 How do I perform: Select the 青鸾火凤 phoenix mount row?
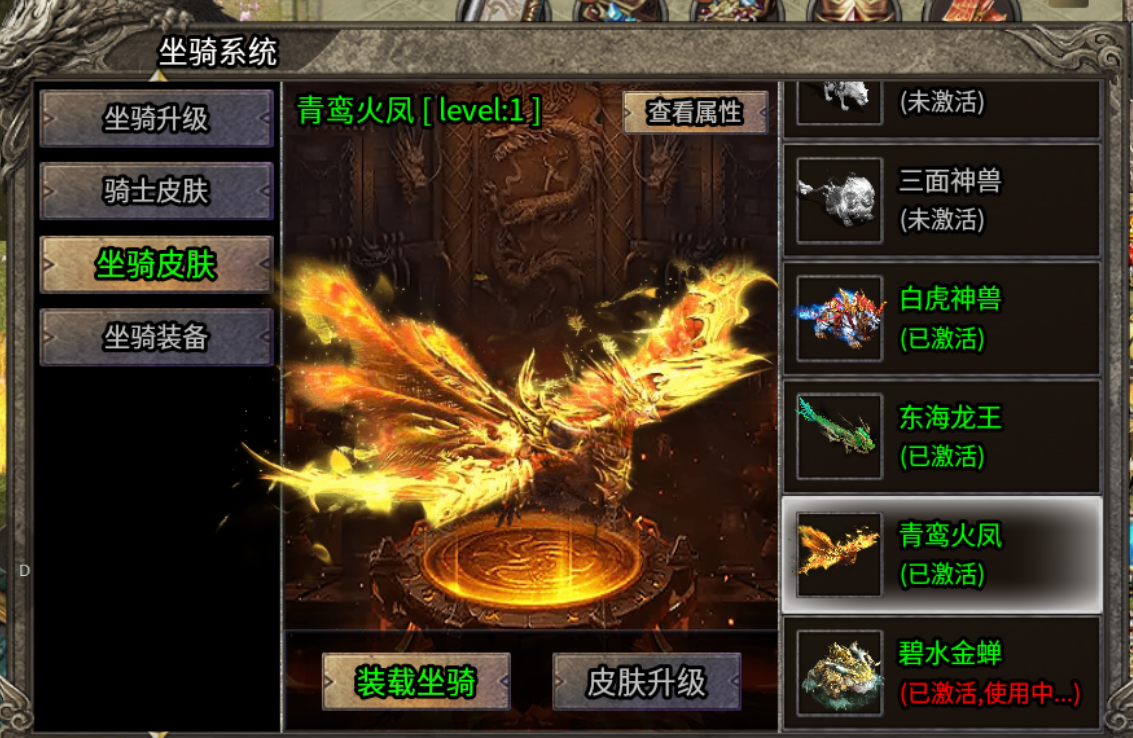pos(941,554)
